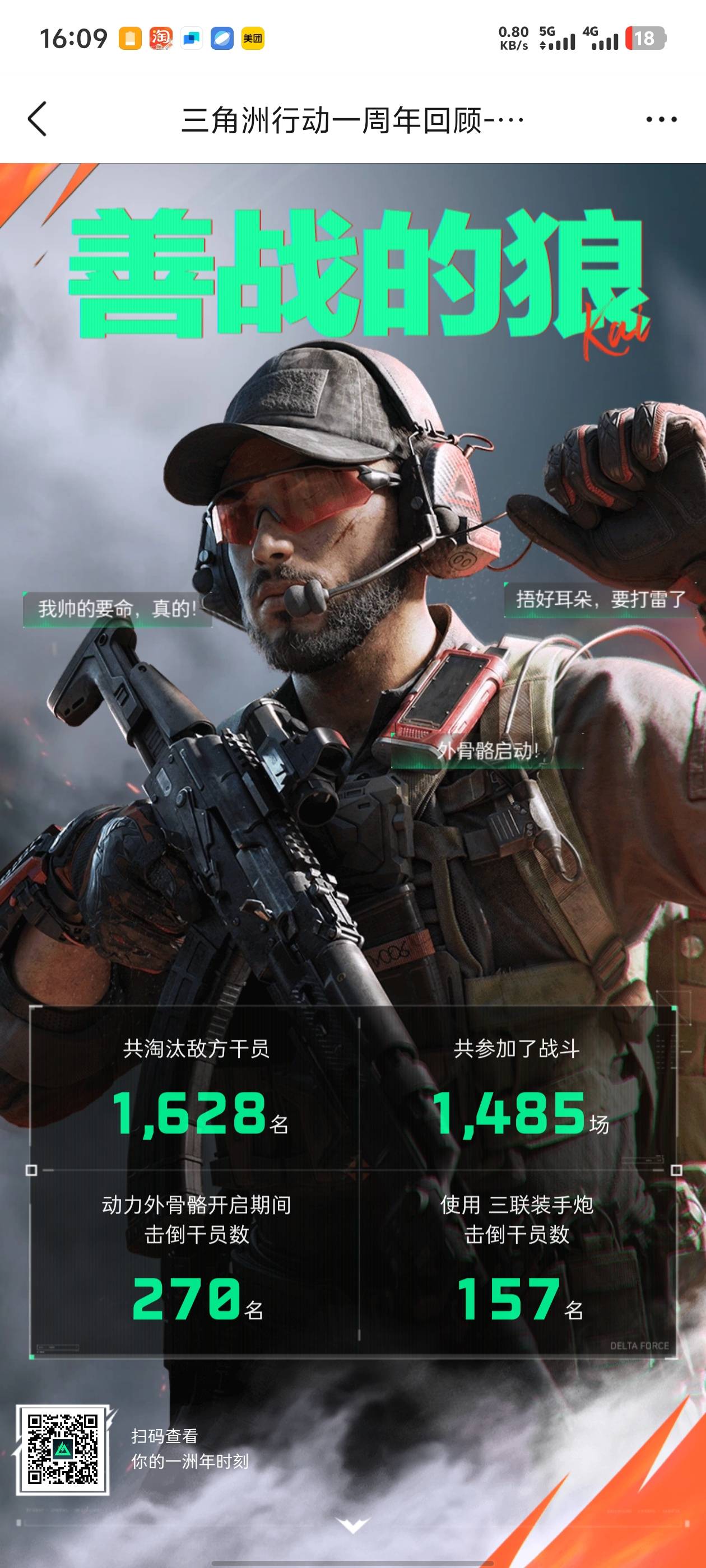Tap the downward chevron to continue
The height and width of the screenshot is (1568, 706).
354,1524
